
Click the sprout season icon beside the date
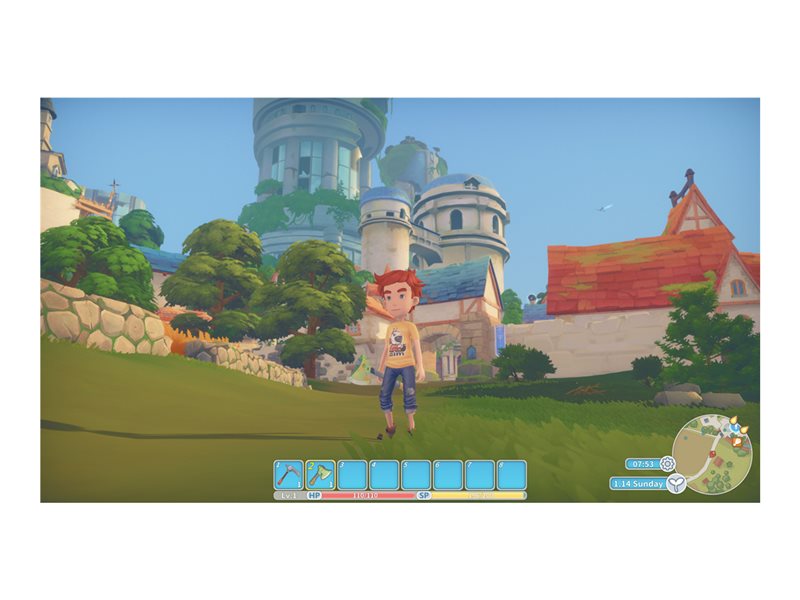[x=678, y=484]
